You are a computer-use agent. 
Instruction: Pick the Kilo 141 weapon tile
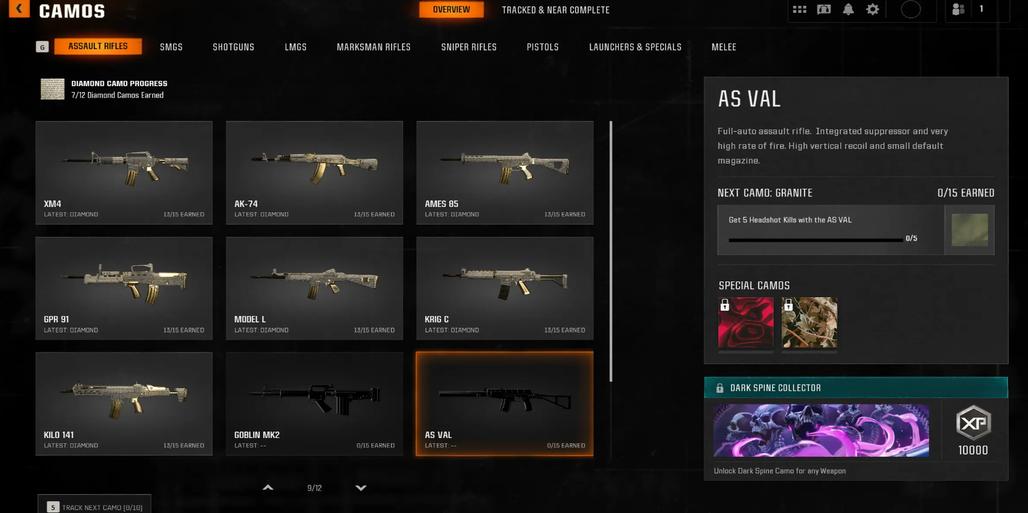coord(124,403)
